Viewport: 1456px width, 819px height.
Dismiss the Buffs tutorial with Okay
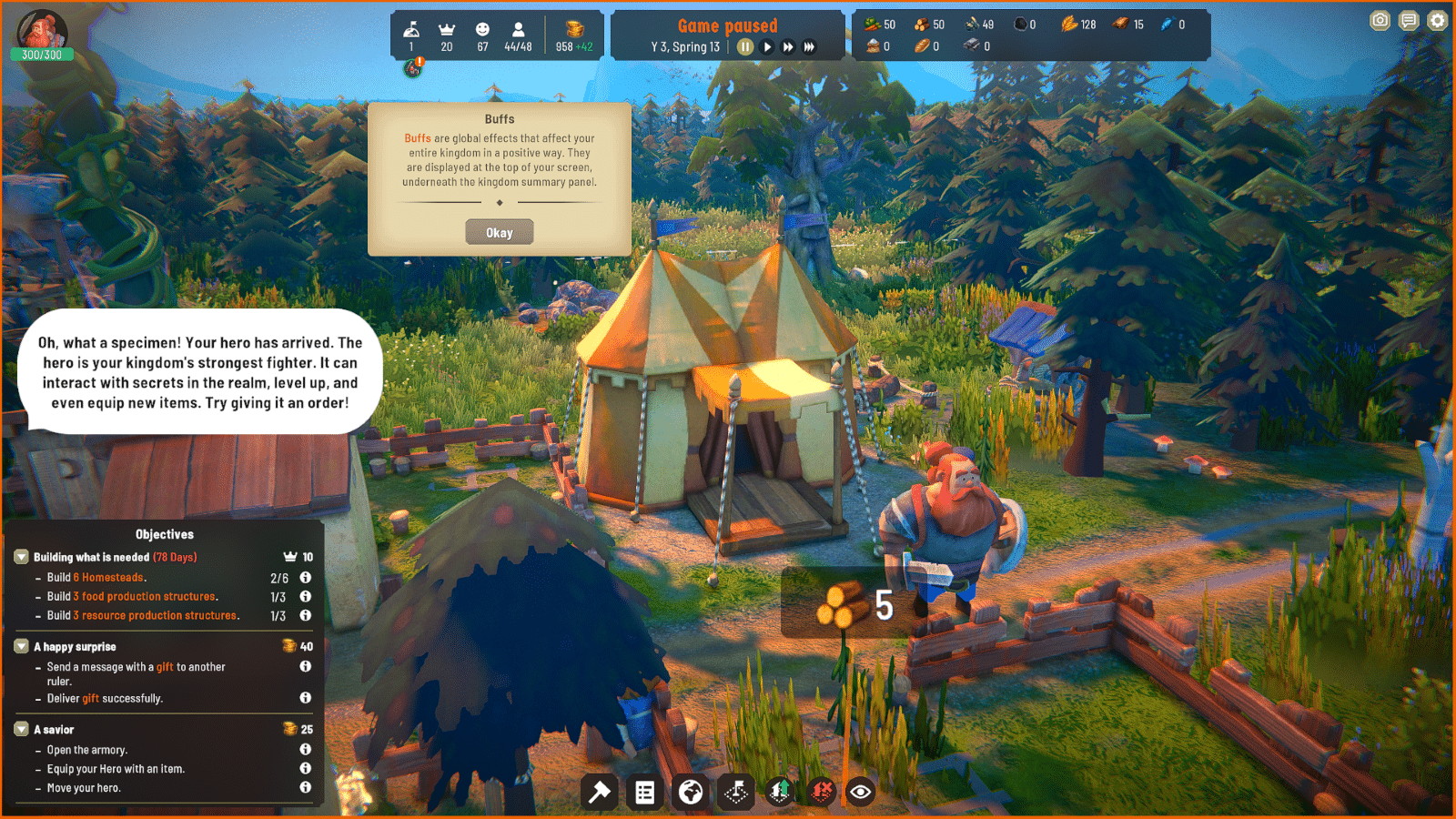[499, 231]
